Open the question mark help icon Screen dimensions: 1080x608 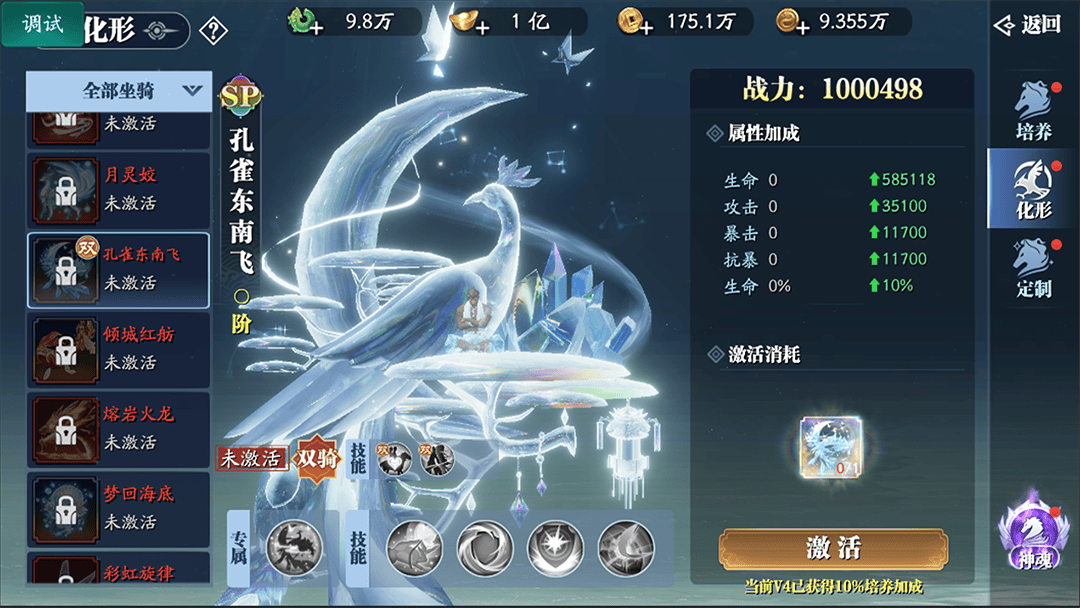pos(213,31)
